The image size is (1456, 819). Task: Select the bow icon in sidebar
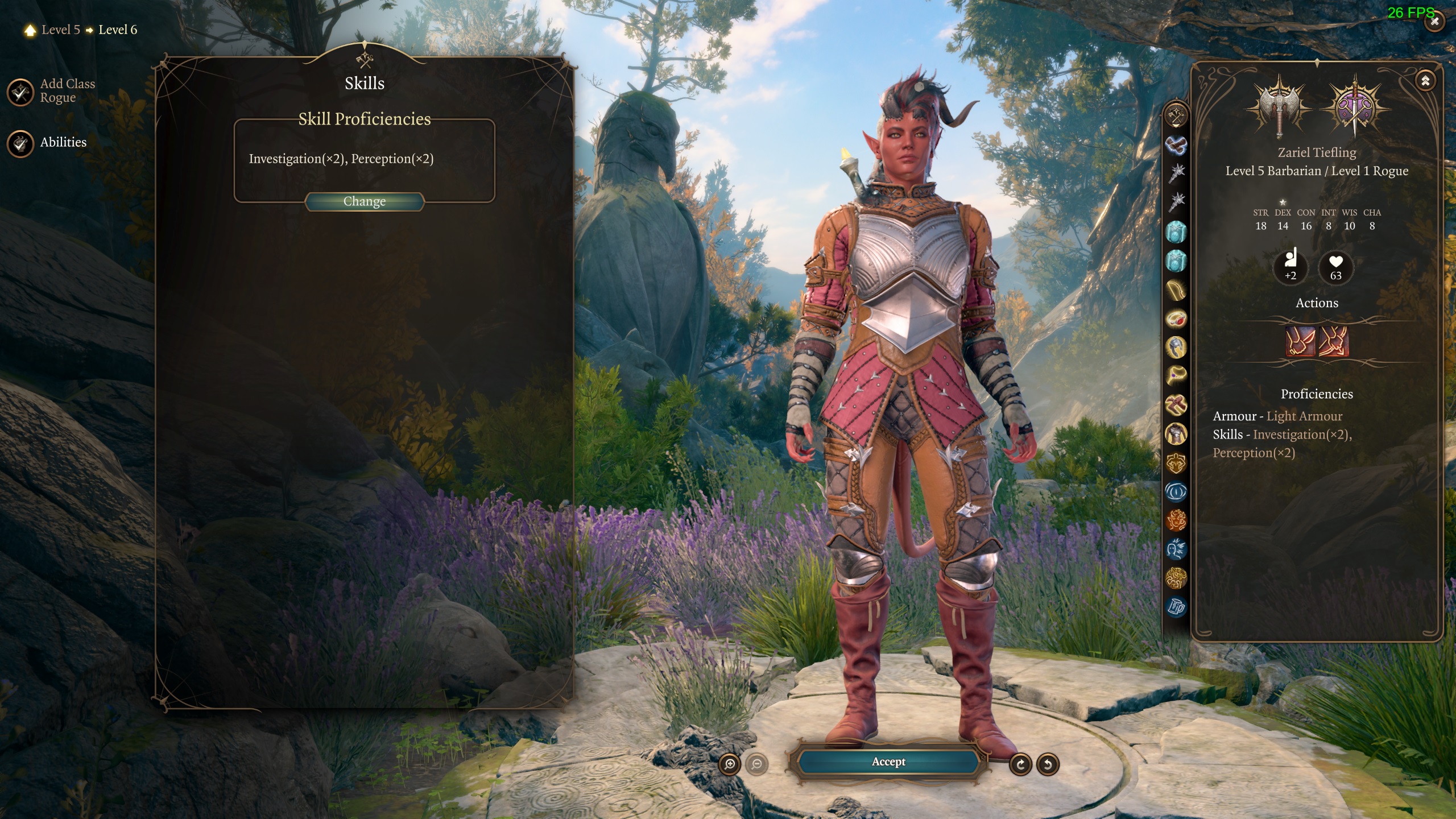pos(1176,290)
